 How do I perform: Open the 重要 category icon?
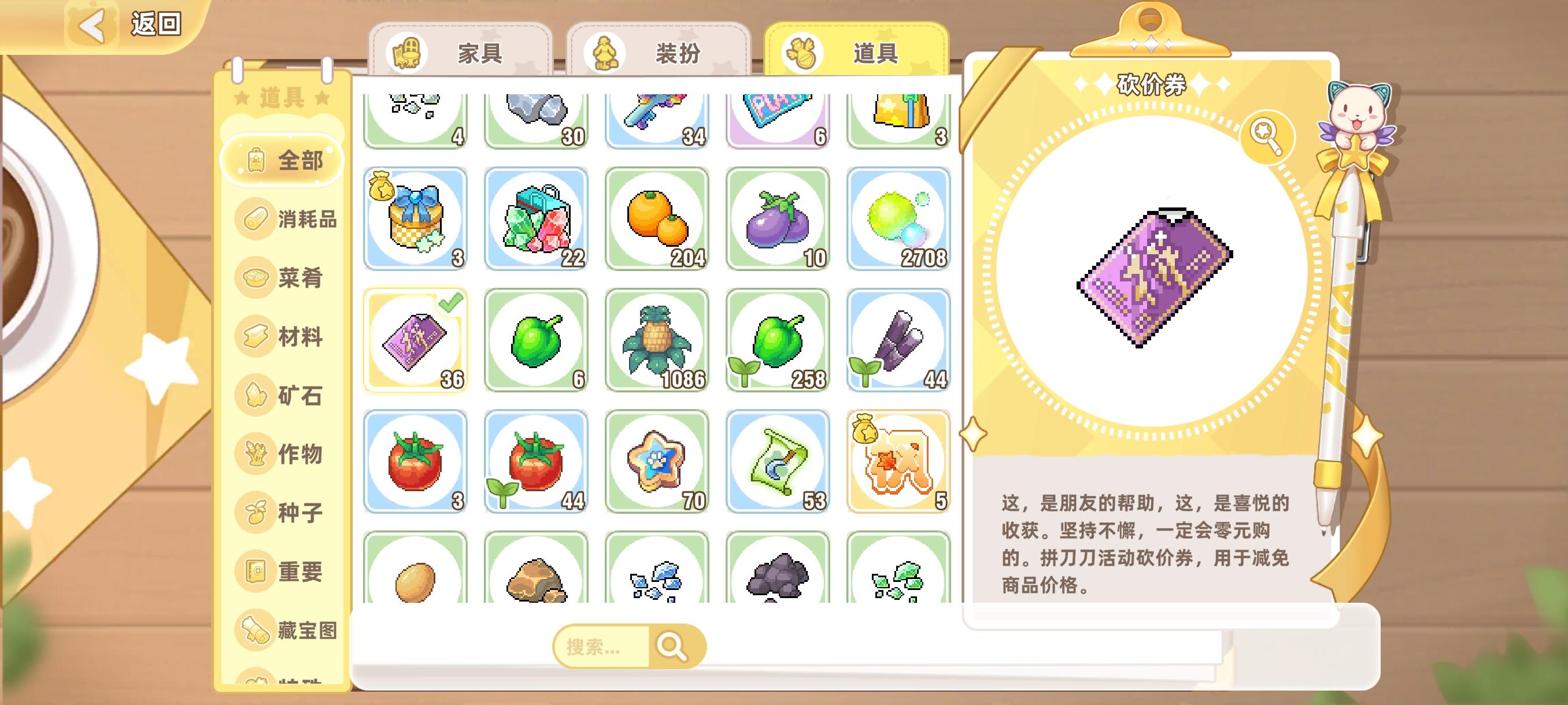click(286, 570)
